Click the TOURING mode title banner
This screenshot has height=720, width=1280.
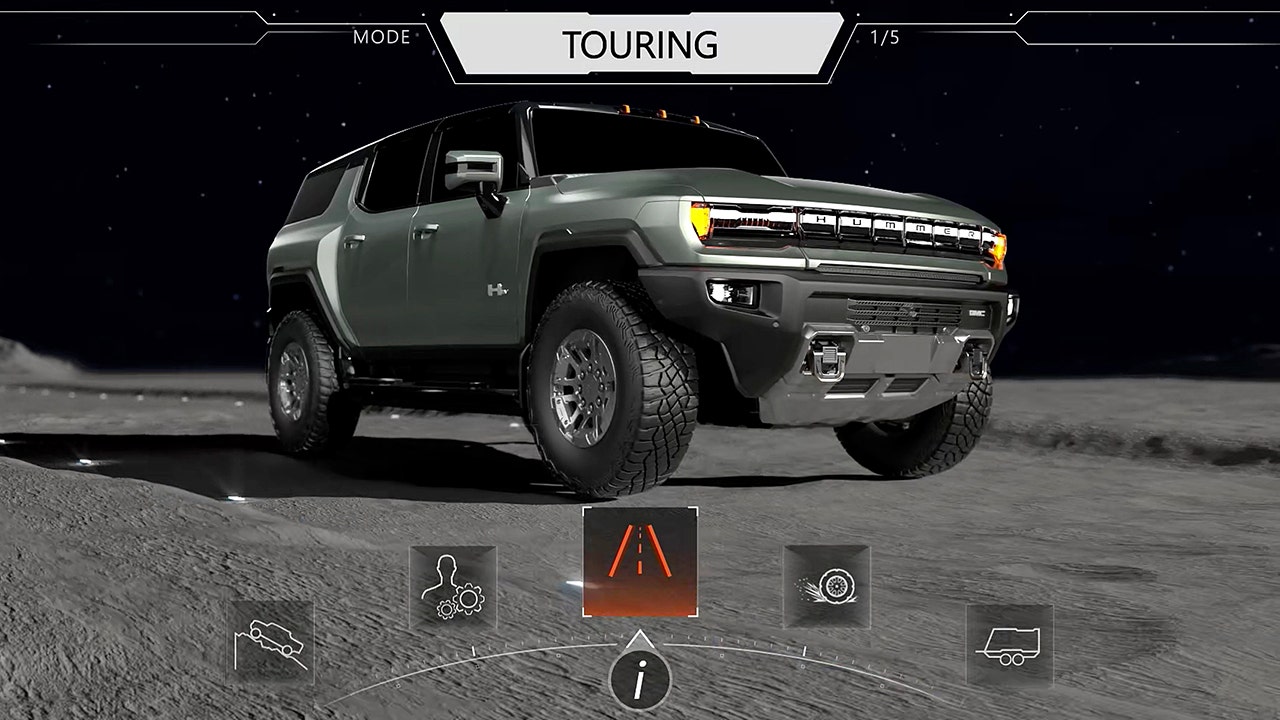(x=640, y=45)
